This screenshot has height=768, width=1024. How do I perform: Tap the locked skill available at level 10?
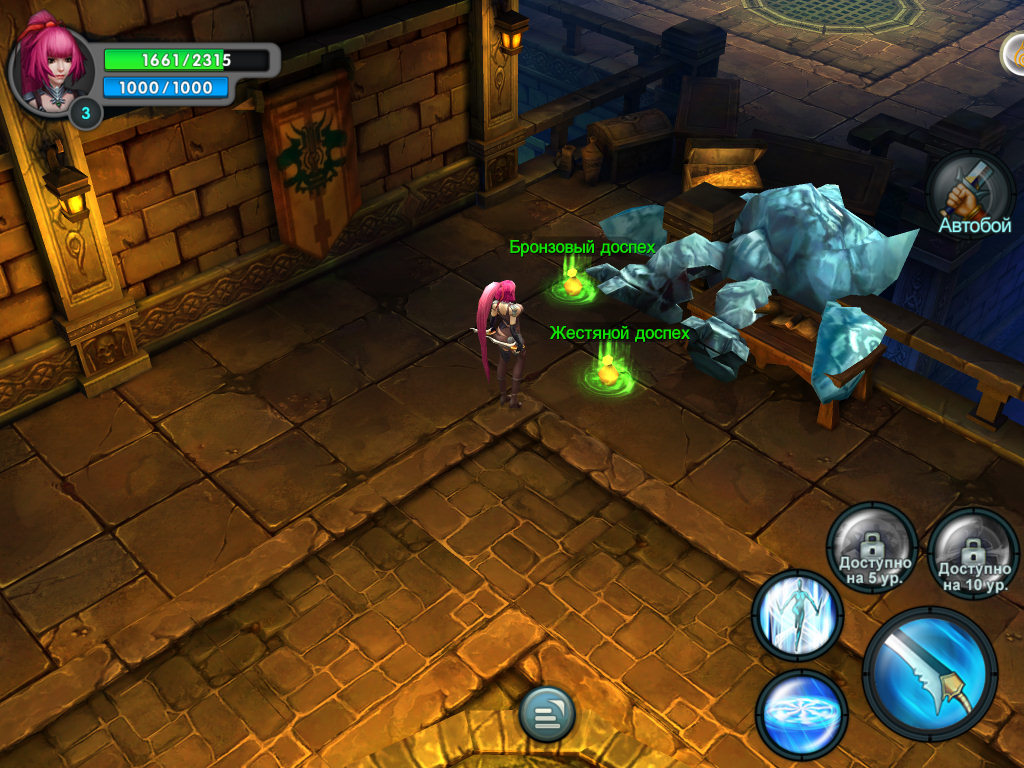coord(973,553)
